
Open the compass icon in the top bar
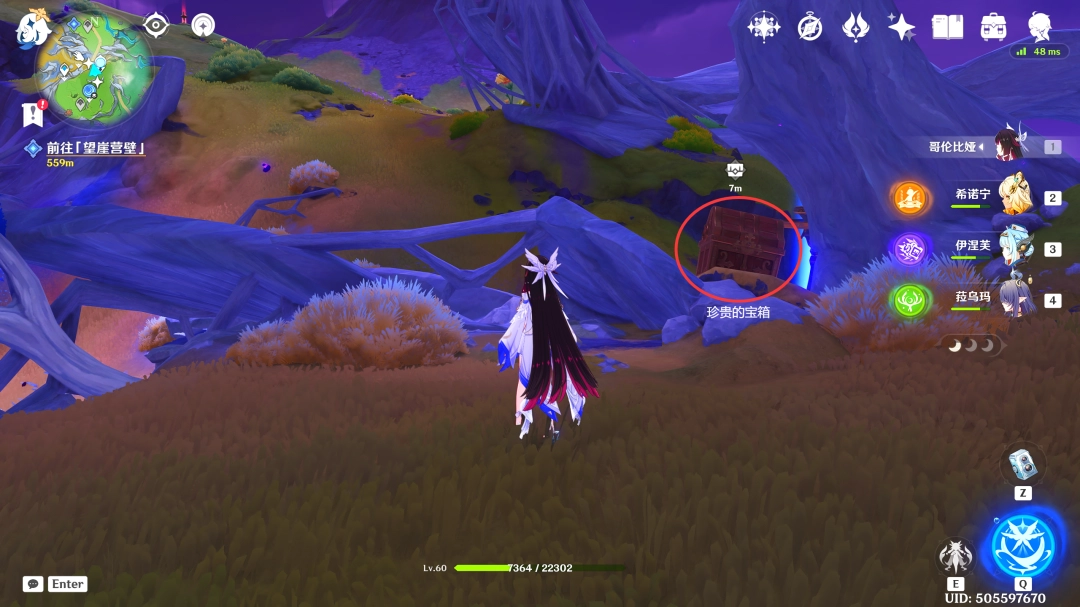pos(810,27)
